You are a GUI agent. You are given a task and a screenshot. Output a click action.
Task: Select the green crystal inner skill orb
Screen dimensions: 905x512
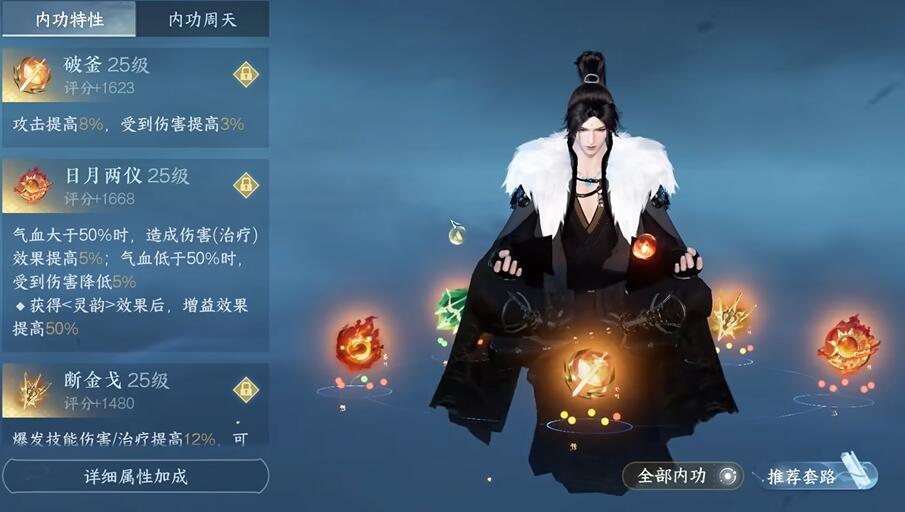(x=452, y=309)
